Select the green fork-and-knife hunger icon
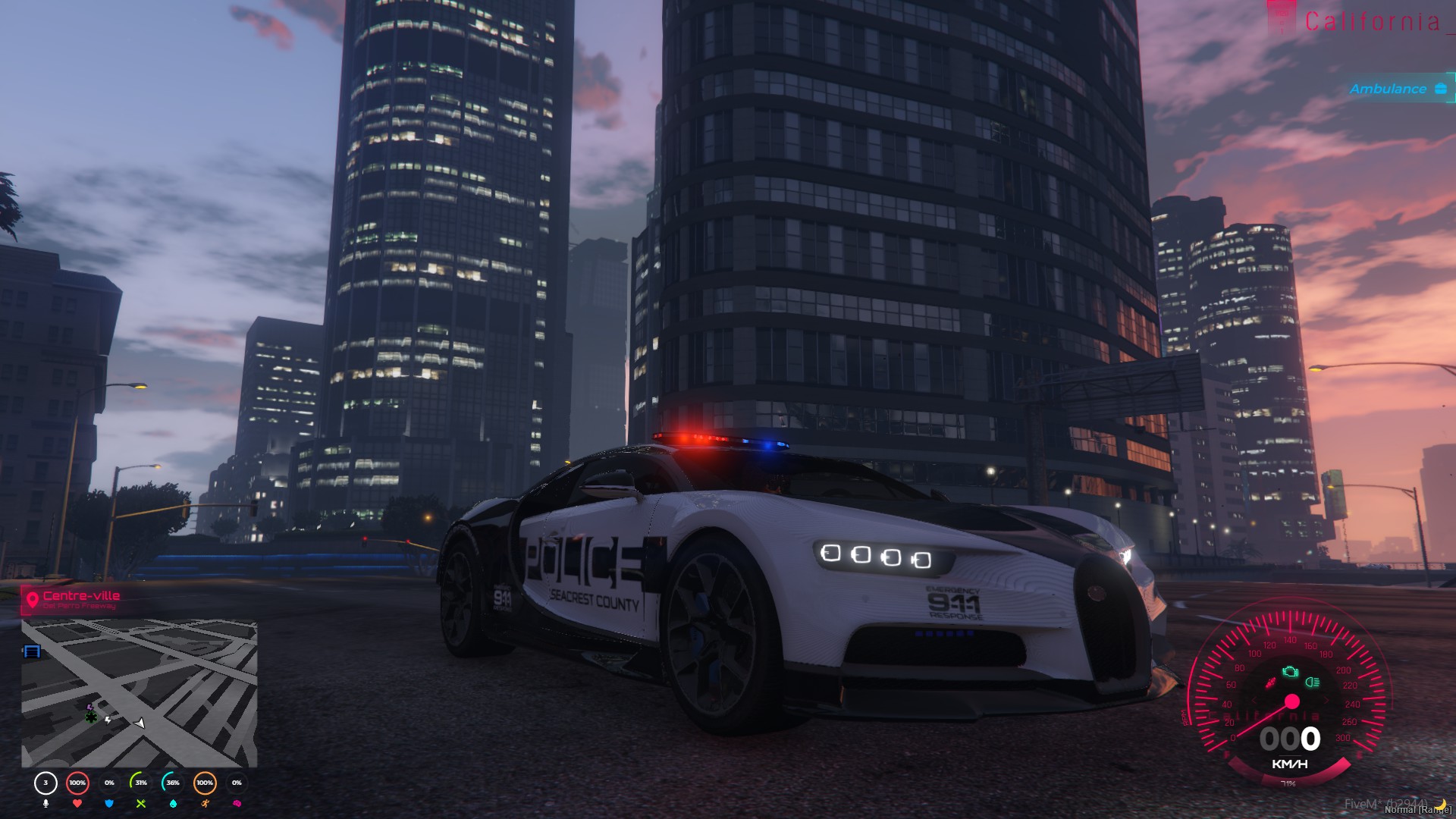Screen dimensions: 1456x819 point(141,803)
